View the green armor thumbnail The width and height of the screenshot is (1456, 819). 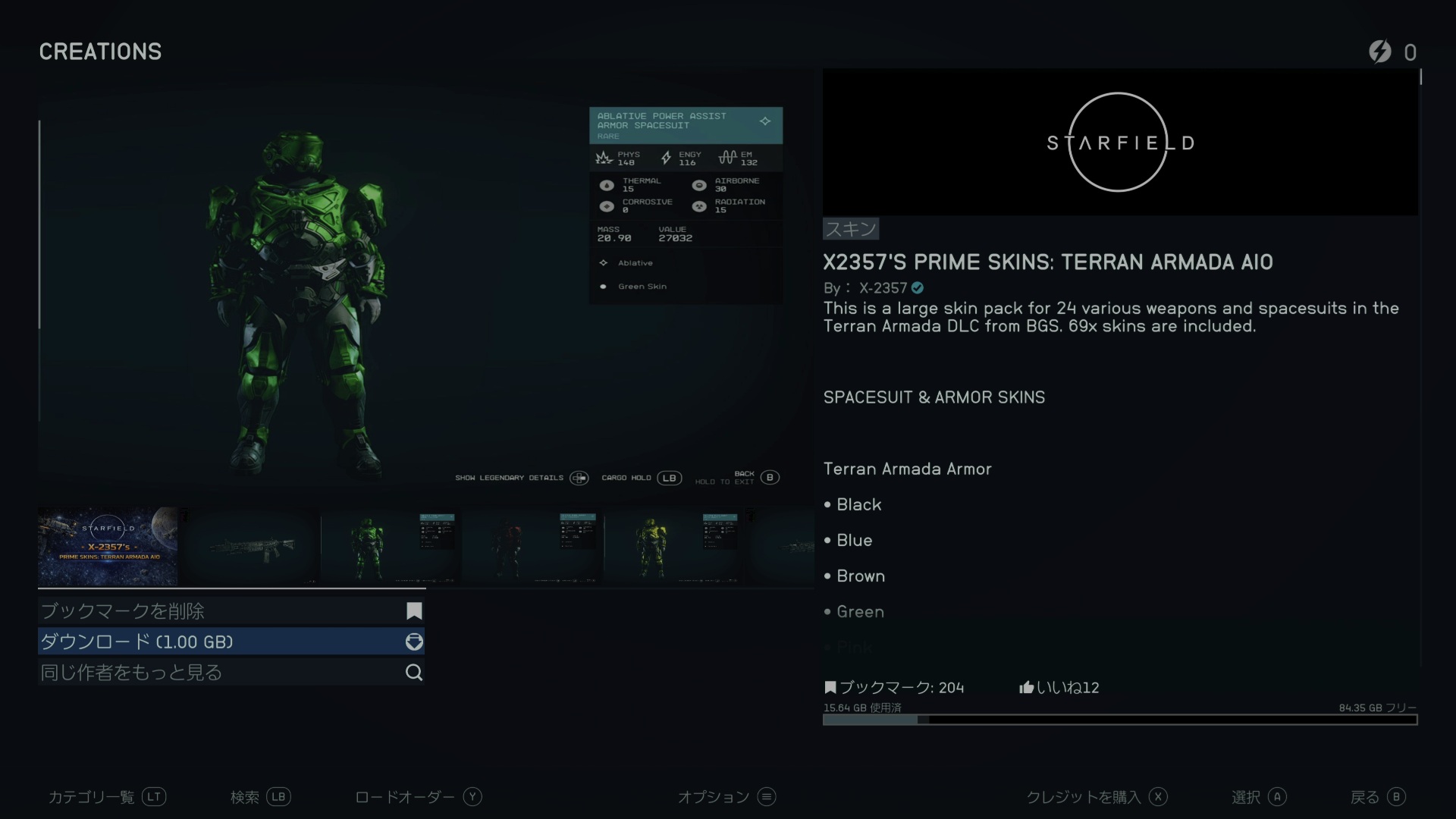[391, 546]
